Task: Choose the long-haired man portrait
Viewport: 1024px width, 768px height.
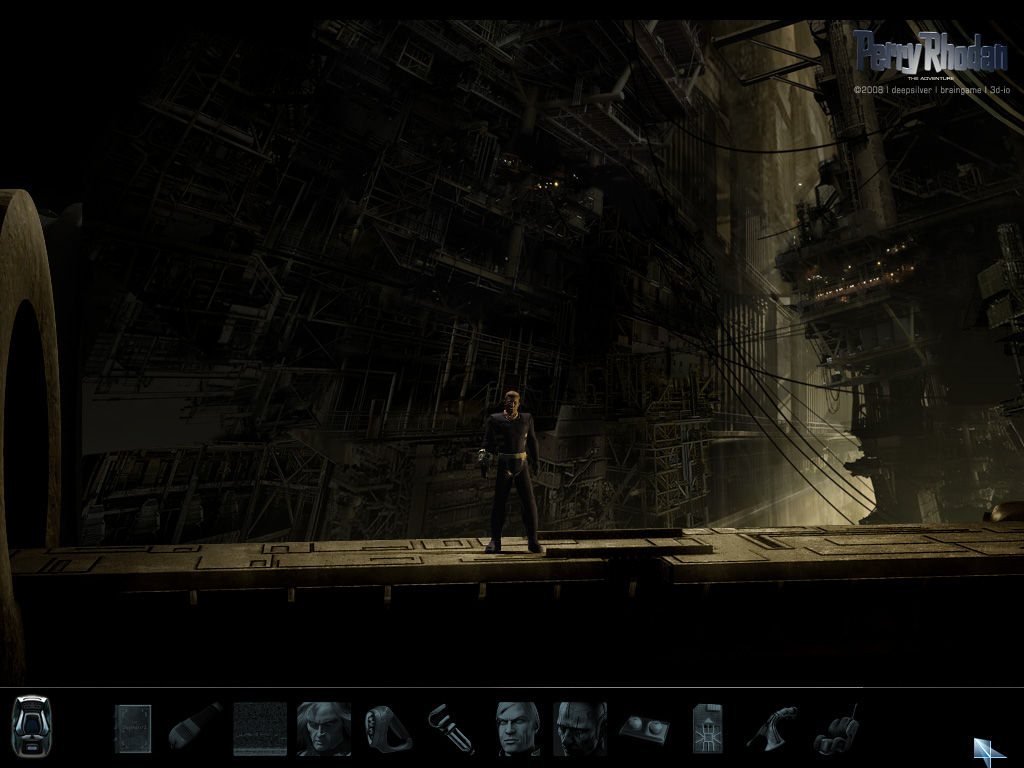Action: coord(323,728)
